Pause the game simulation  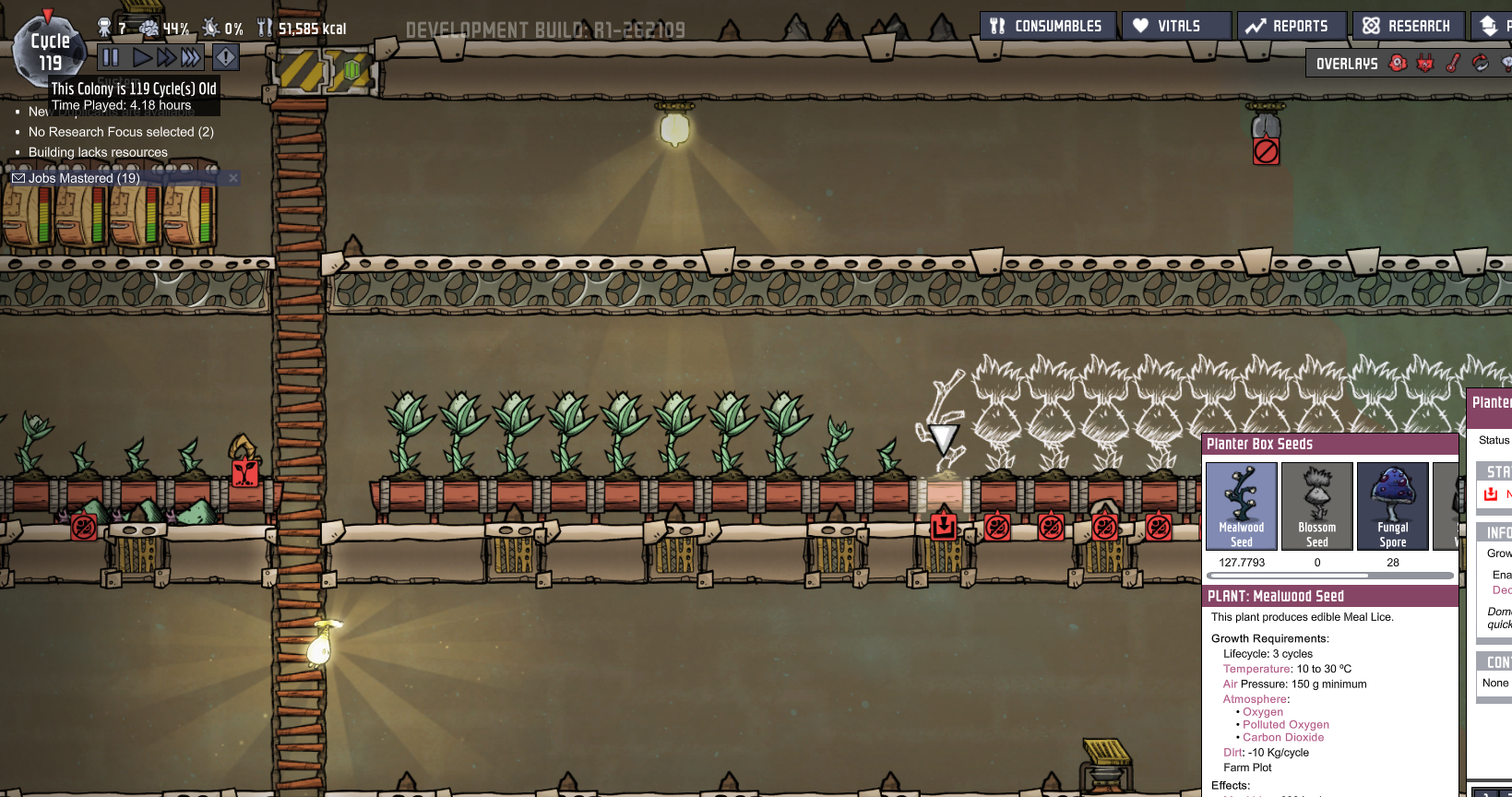coord(110,57)
